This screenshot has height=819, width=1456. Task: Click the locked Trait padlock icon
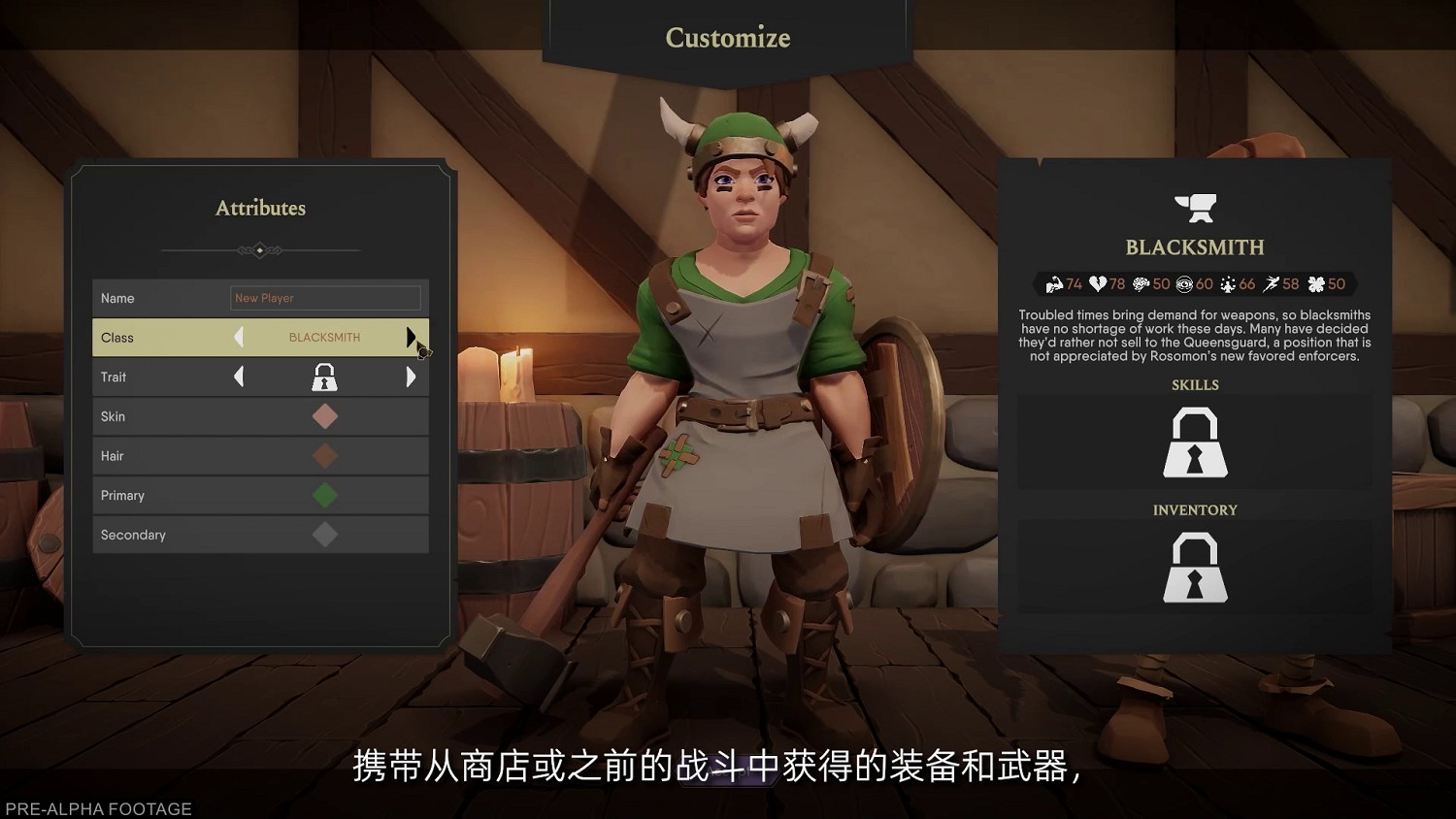click(x=324, y=377)
